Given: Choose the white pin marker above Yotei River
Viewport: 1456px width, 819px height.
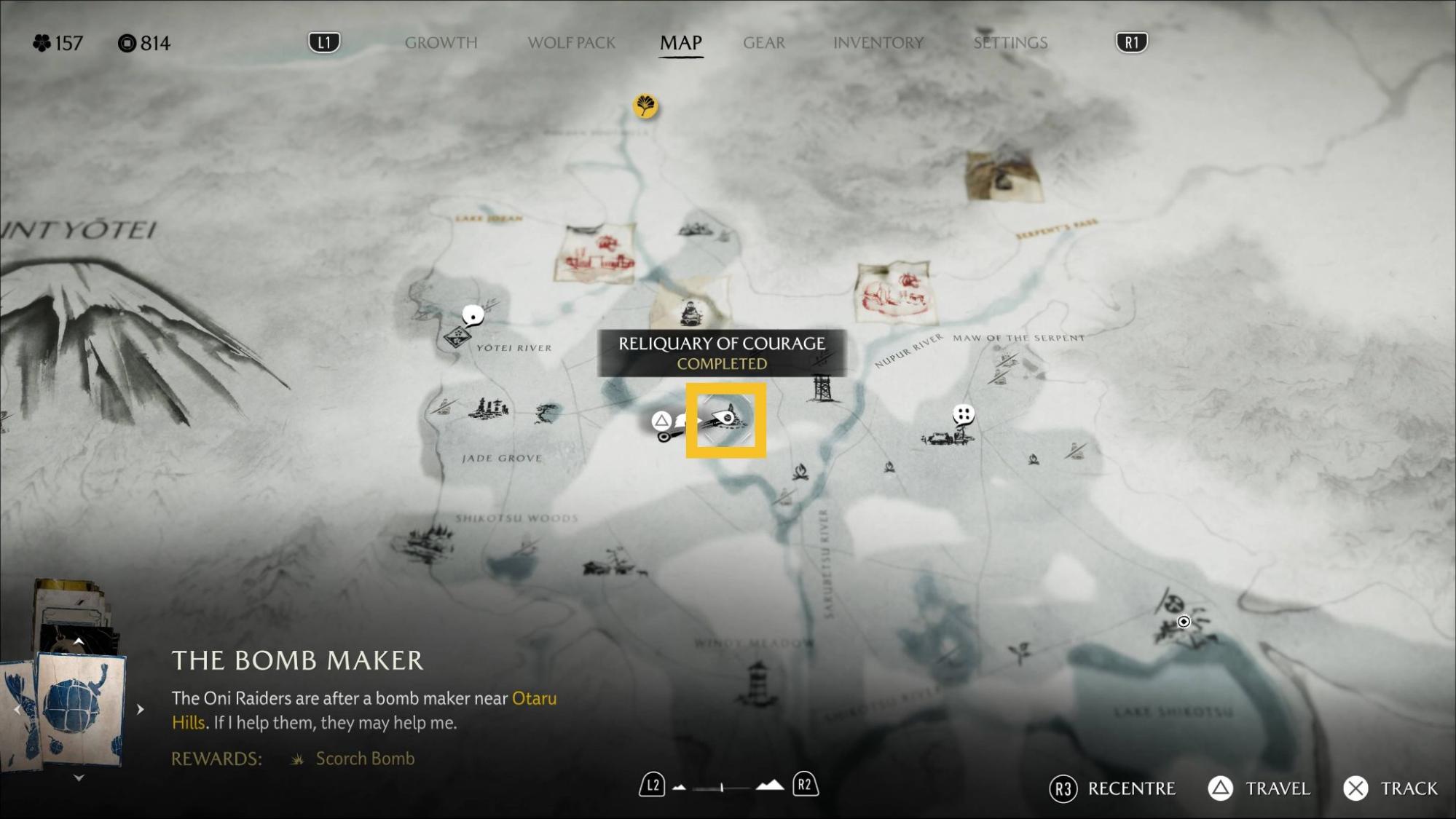Looking at the screenshot, I should click(473, 315).
